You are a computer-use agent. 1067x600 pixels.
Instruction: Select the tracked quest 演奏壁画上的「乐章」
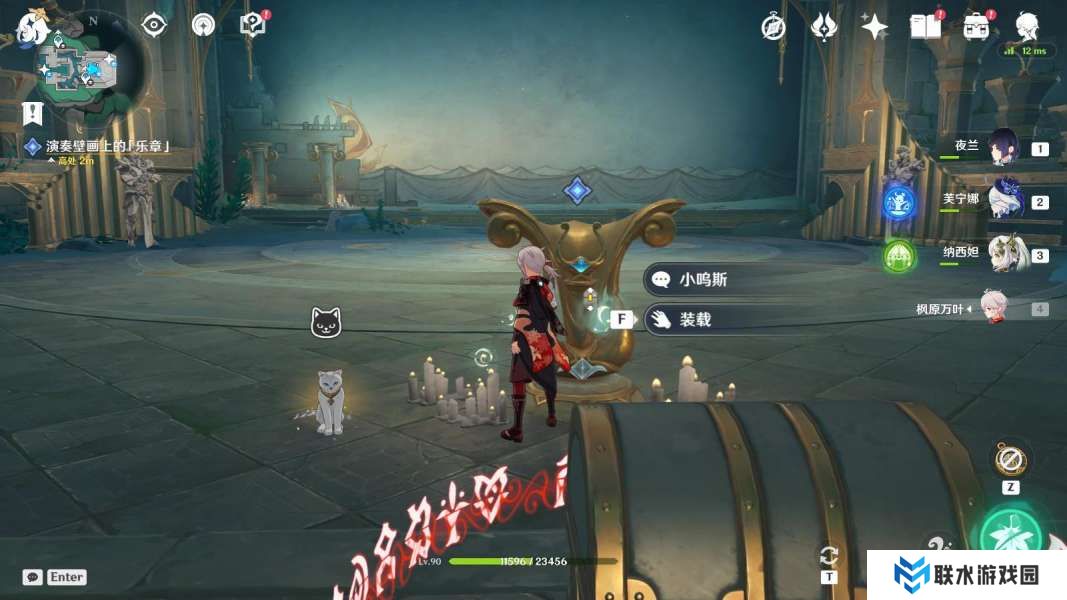(x=107, y=146)
